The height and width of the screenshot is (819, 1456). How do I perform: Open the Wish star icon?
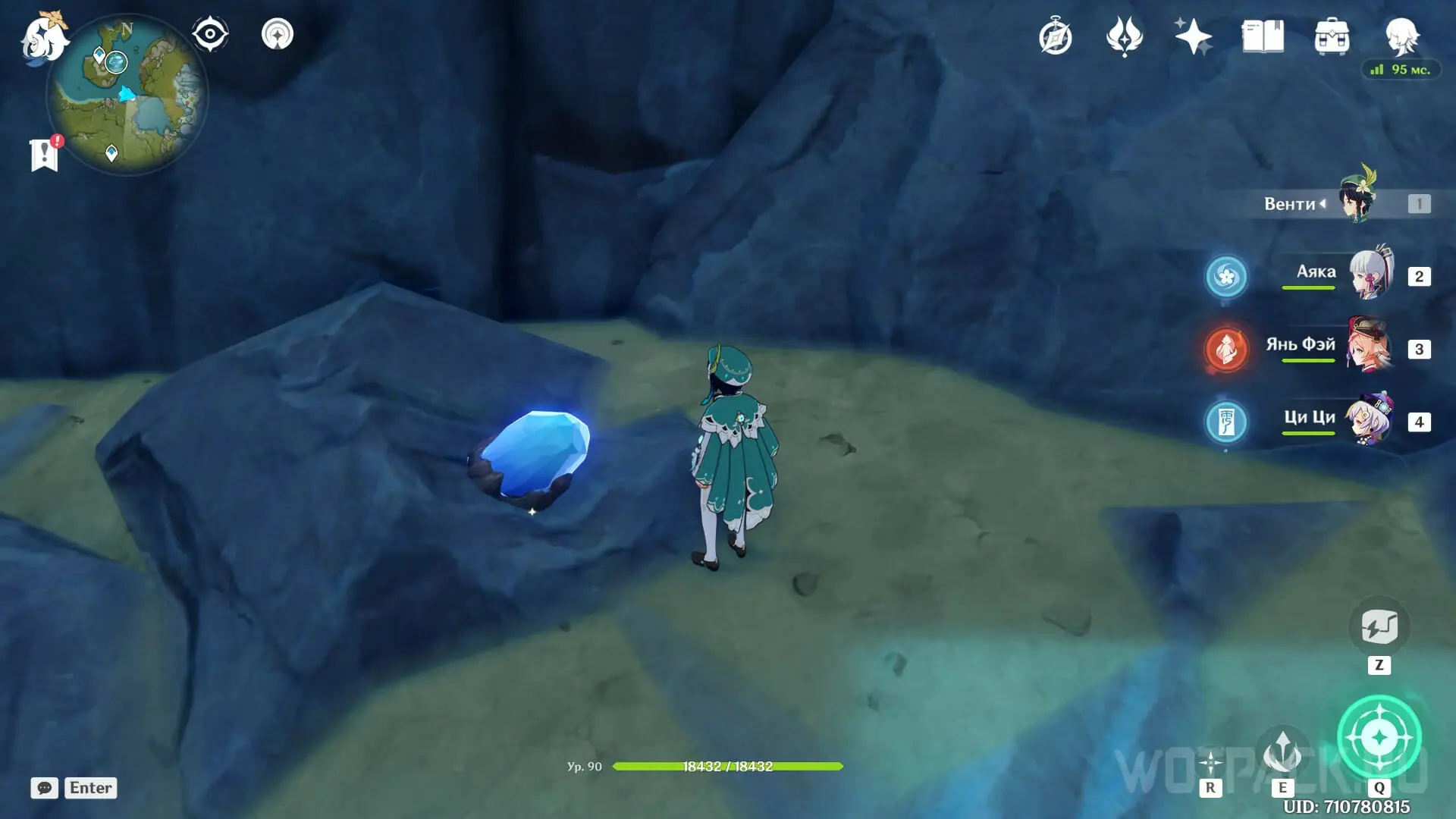[x=1193, y=36]
